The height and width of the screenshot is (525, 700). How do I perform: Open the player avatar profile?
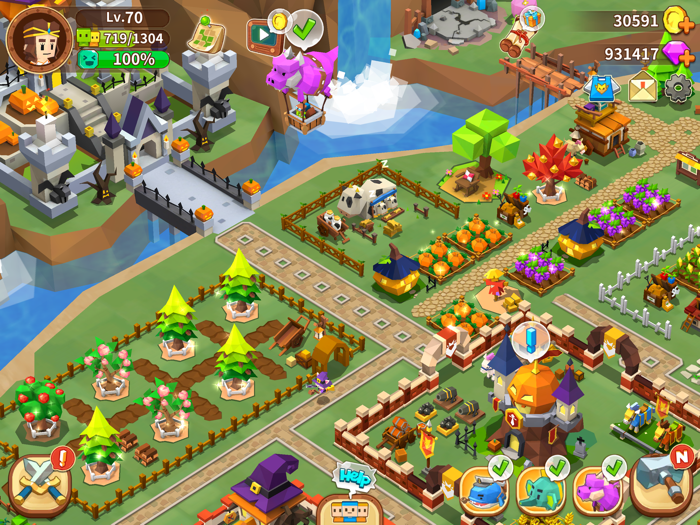coord(38,39)
